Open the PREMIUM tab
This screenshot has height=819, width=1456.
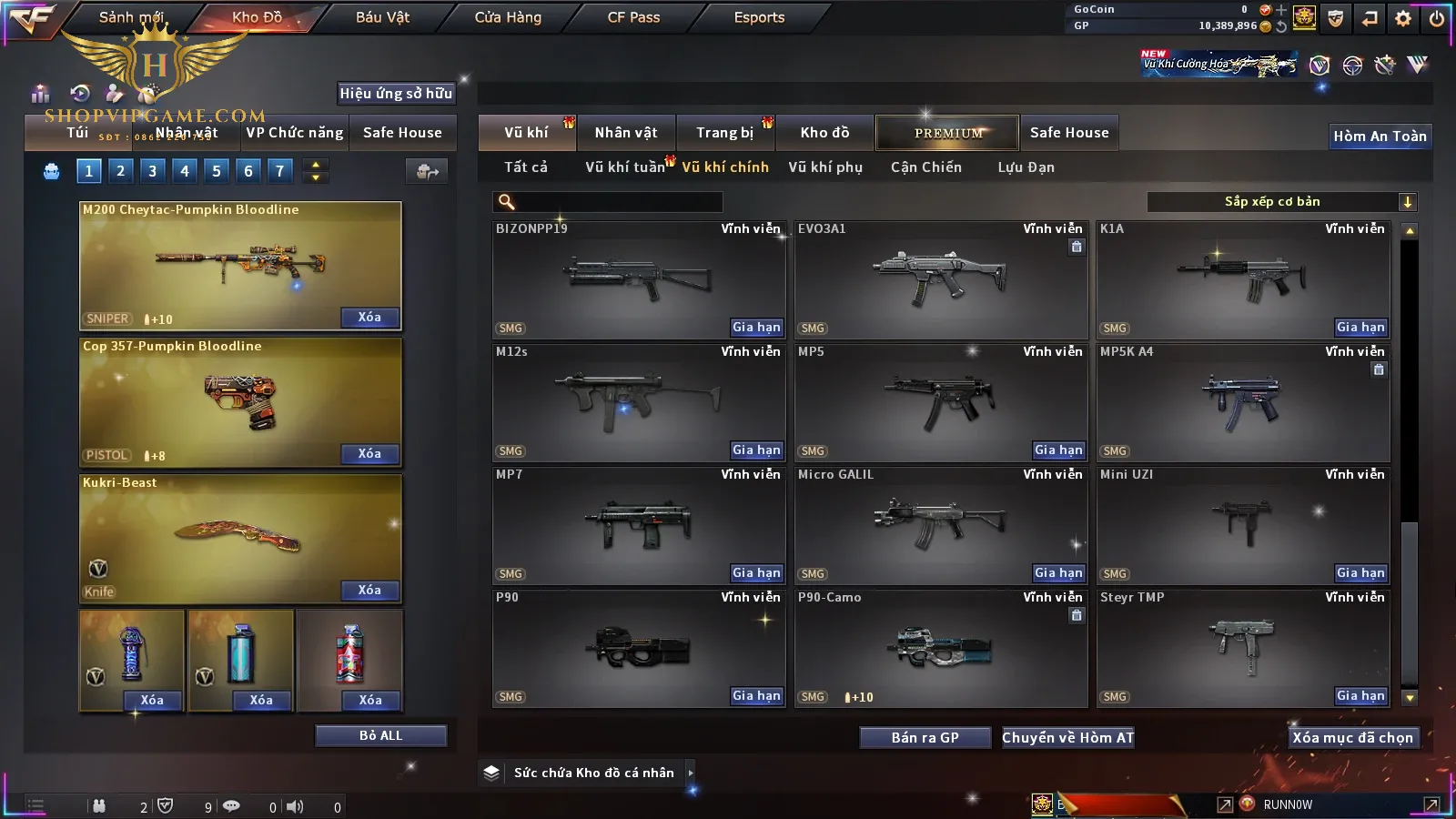(x=948, y=133)
